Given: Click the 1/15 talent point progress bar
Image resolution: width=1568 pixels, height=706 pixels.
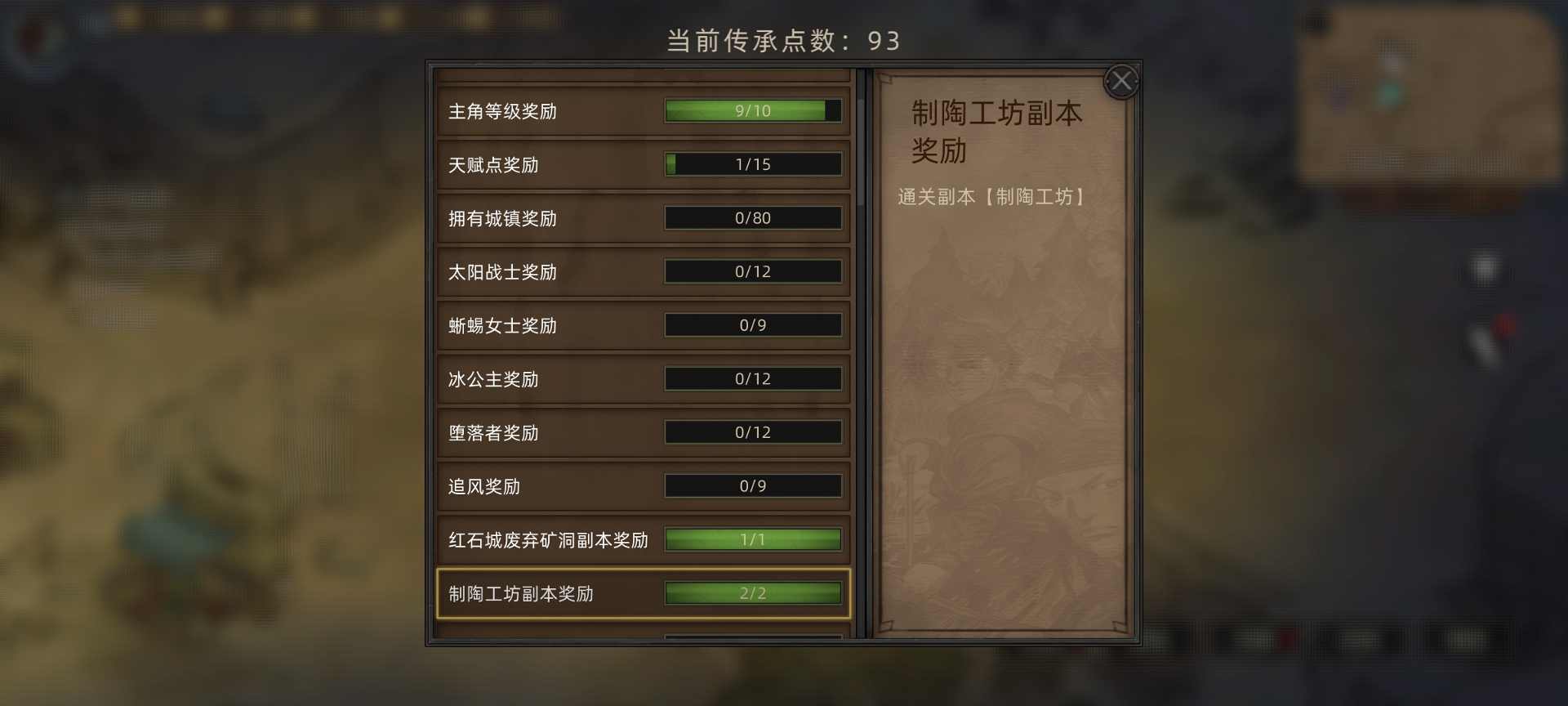Looking at the screenshot, I should tap(752, 163).
